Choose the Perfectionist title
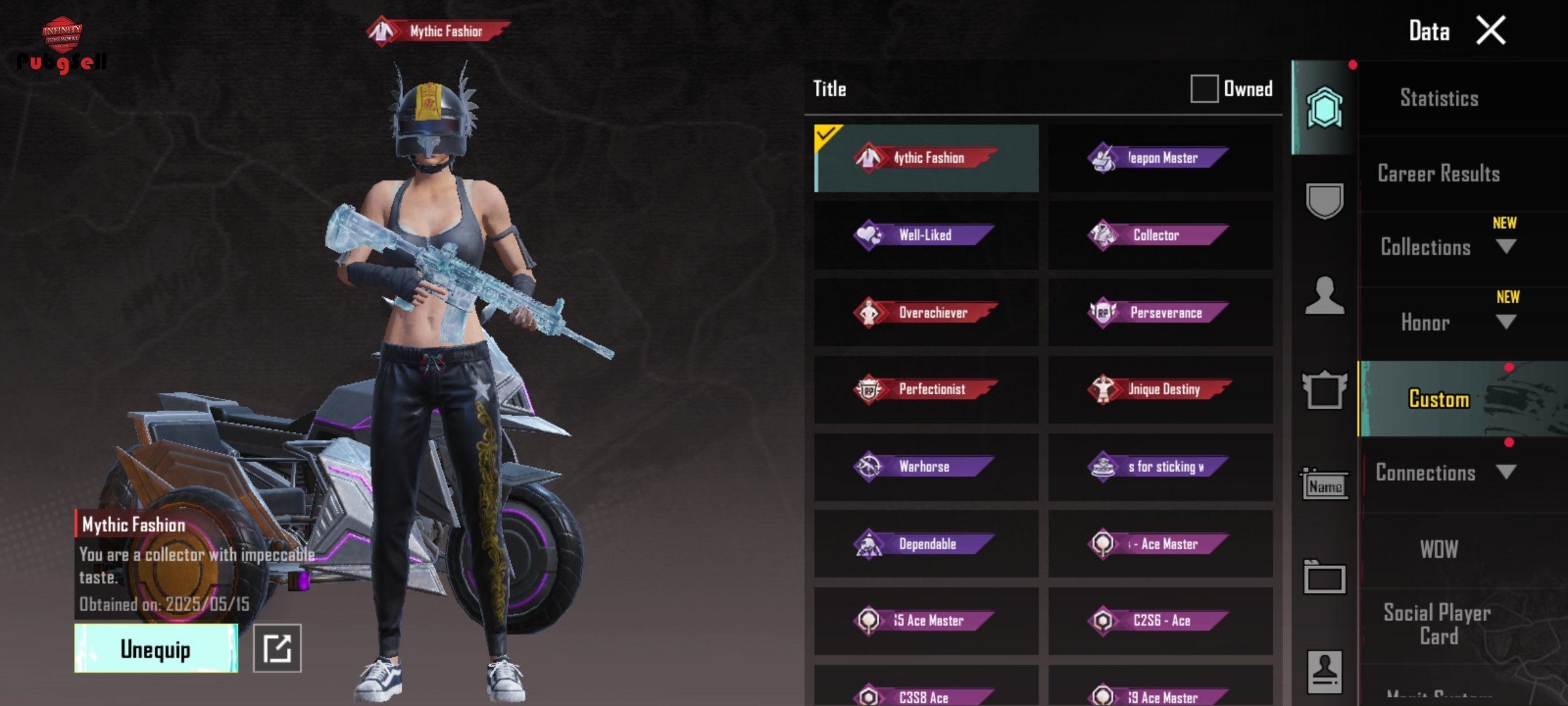The height and width of the screenshot is (706, 1568). 926,390
